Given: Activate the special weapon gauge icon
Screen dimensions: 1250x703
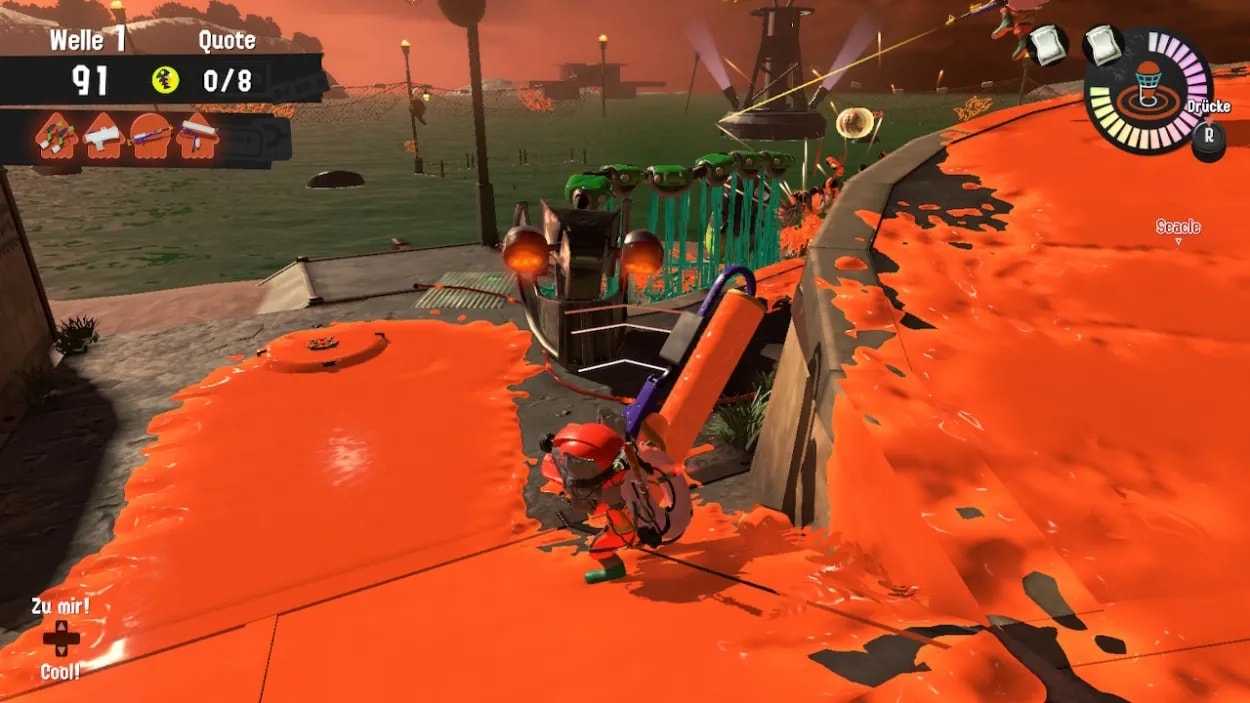Looking at the screenshot, I should click(1148, 91).
